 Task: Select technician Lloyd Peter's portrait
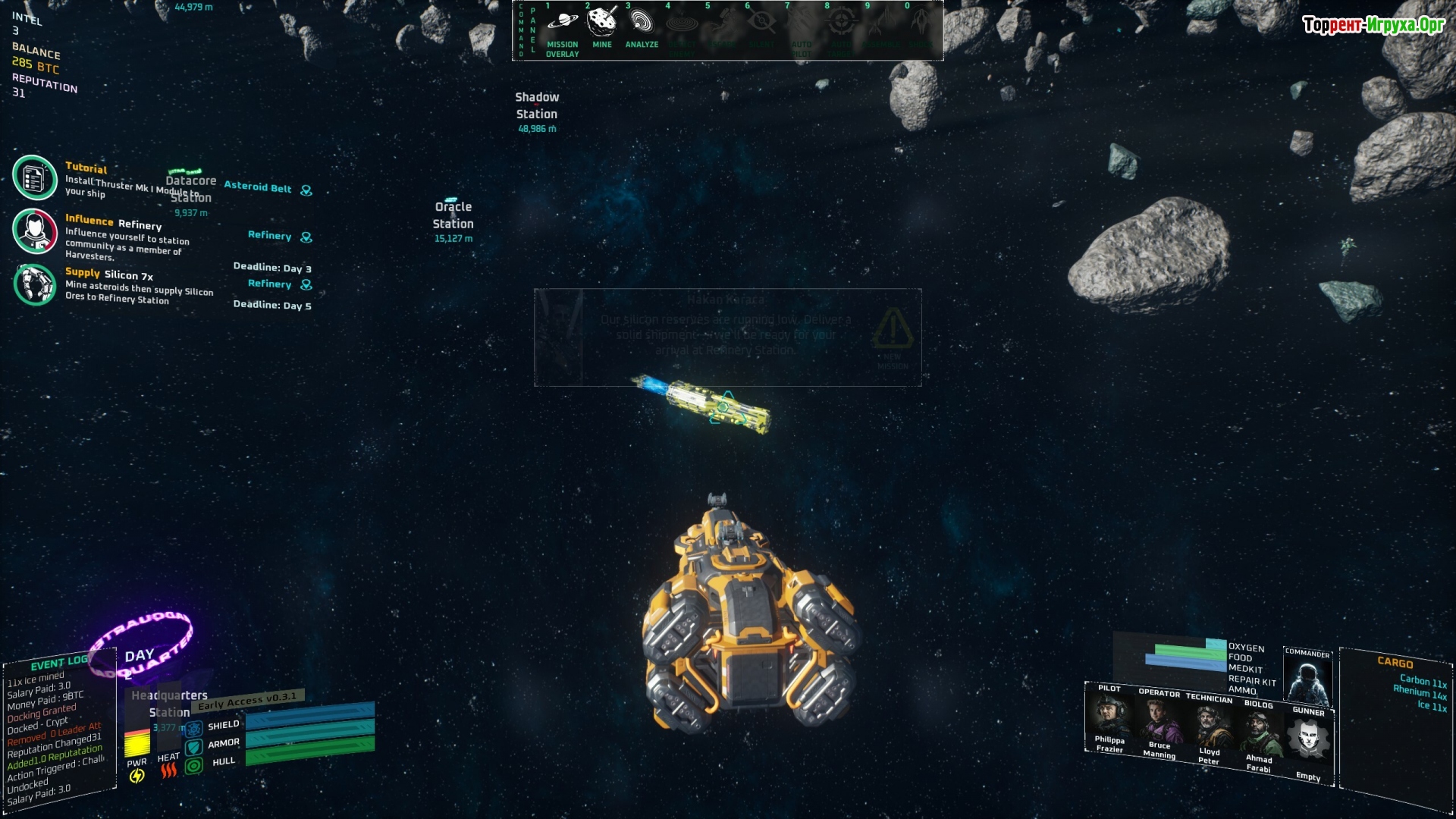click(1209, 726)
